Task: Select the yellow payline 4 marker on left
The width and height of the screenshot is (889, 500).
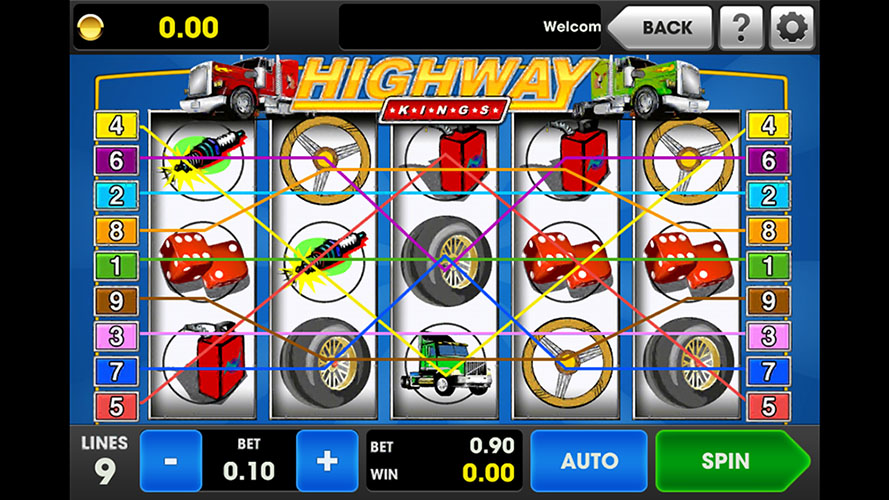Action: click(x=117, y=126)
